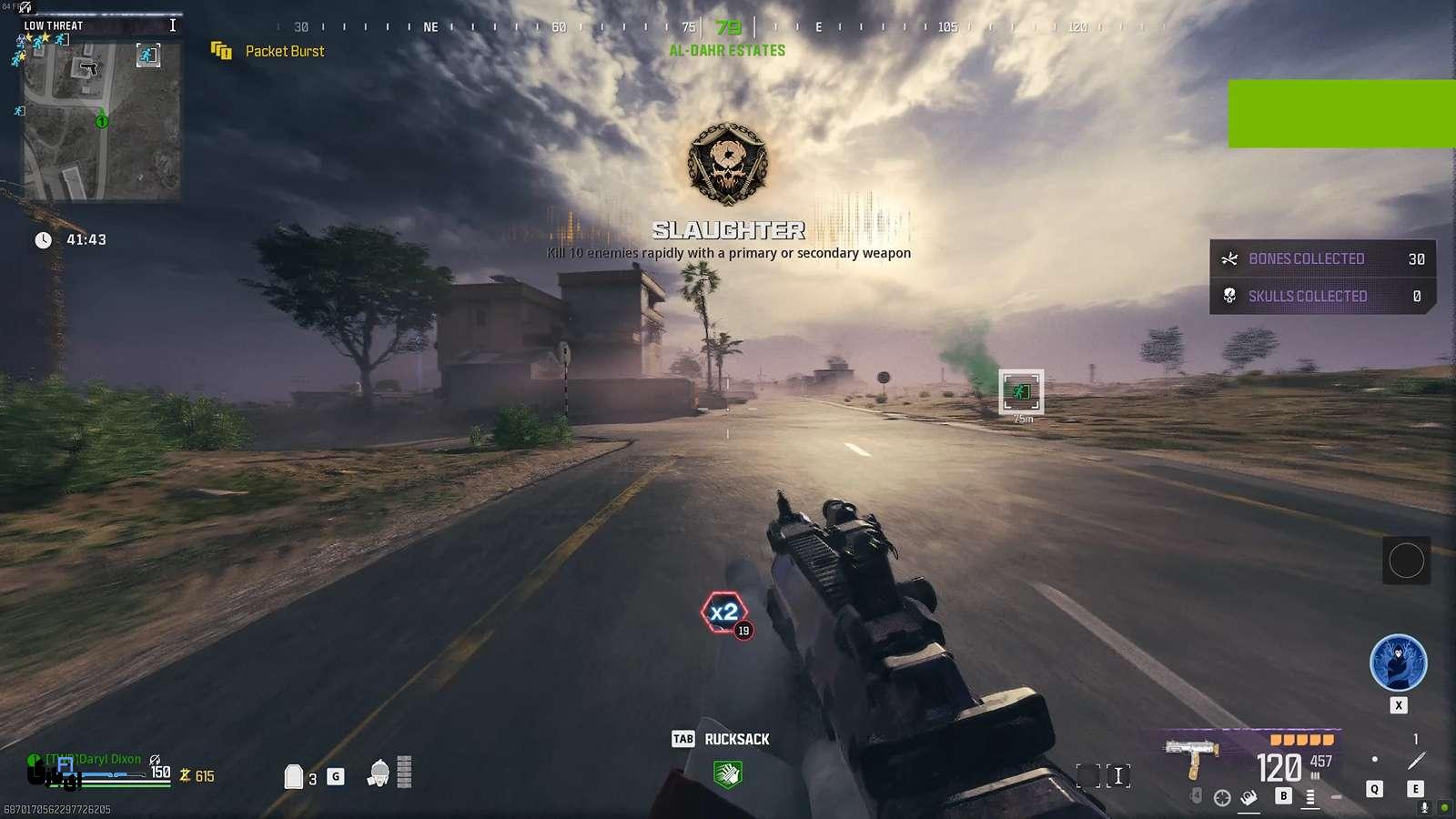Open the Skulls Collected tracker row
Image resolution: width=1456 pixels, height=819 pixels.
click(1322, 296)
